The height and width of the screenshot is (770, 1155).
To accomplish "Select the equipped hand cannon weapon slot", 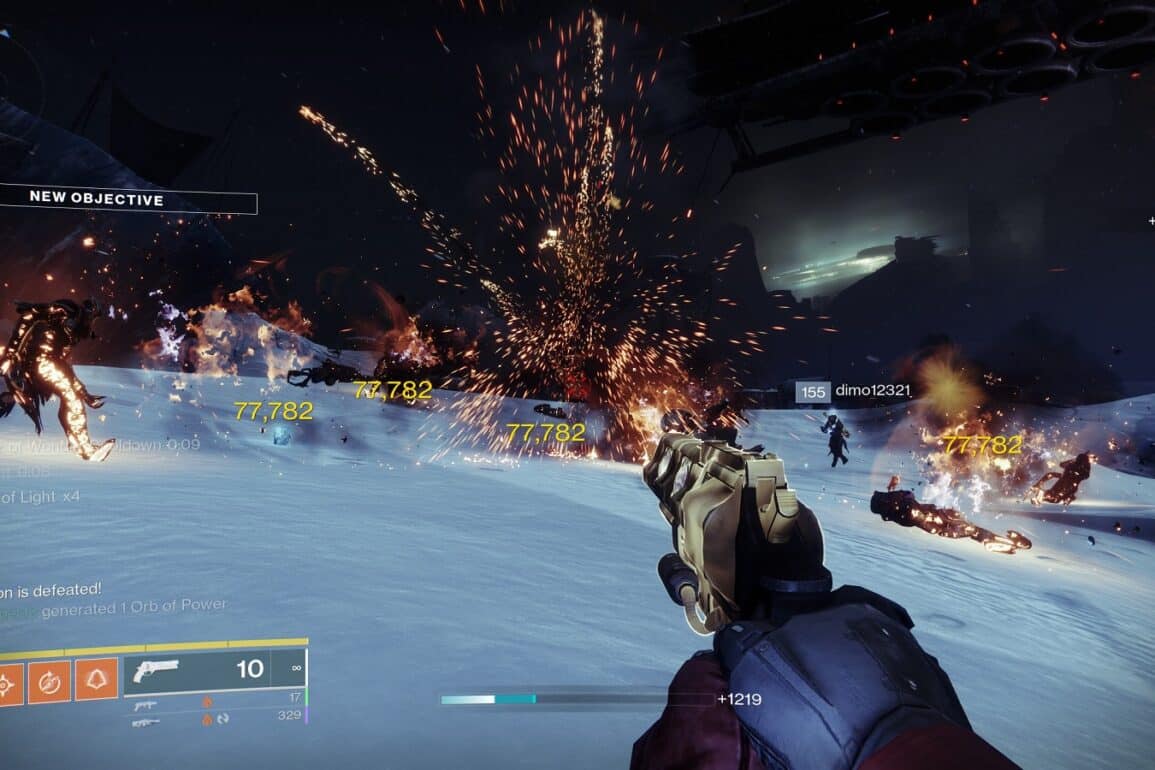I will click(212, 669).
